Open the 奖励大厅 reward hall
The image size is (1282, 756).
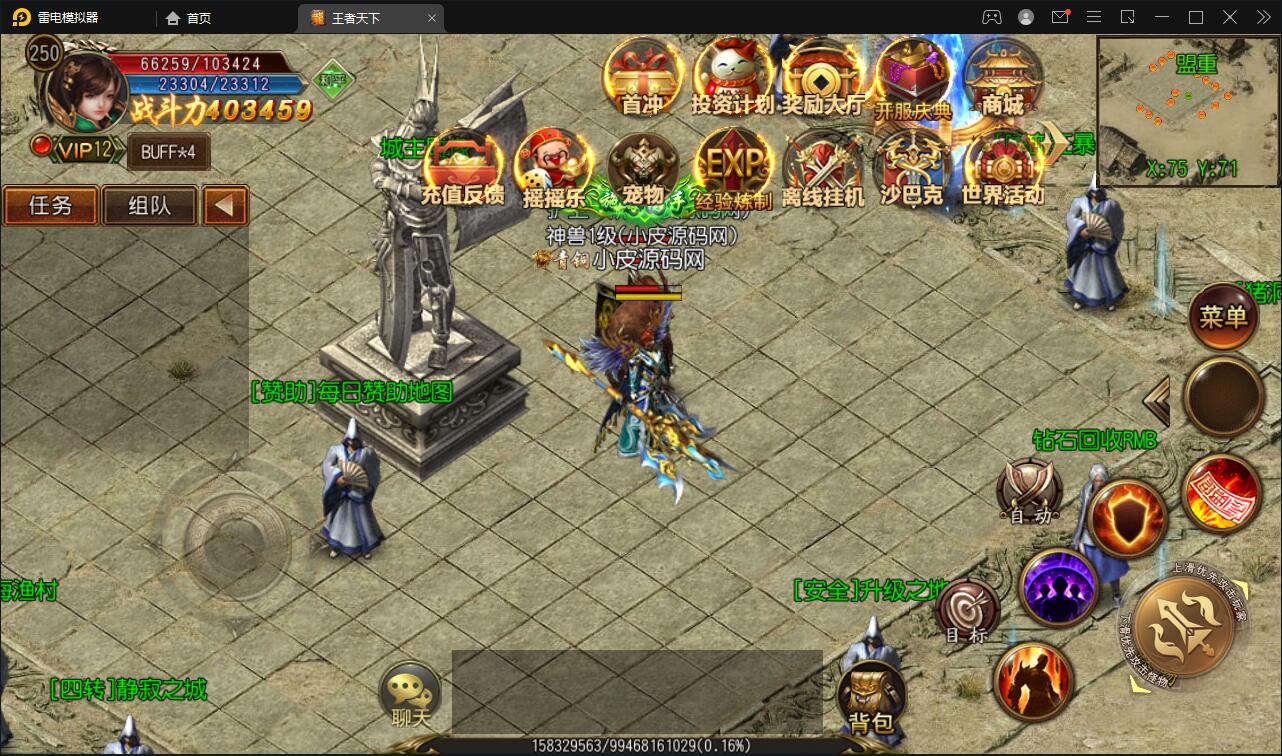(x=822, y=76)
